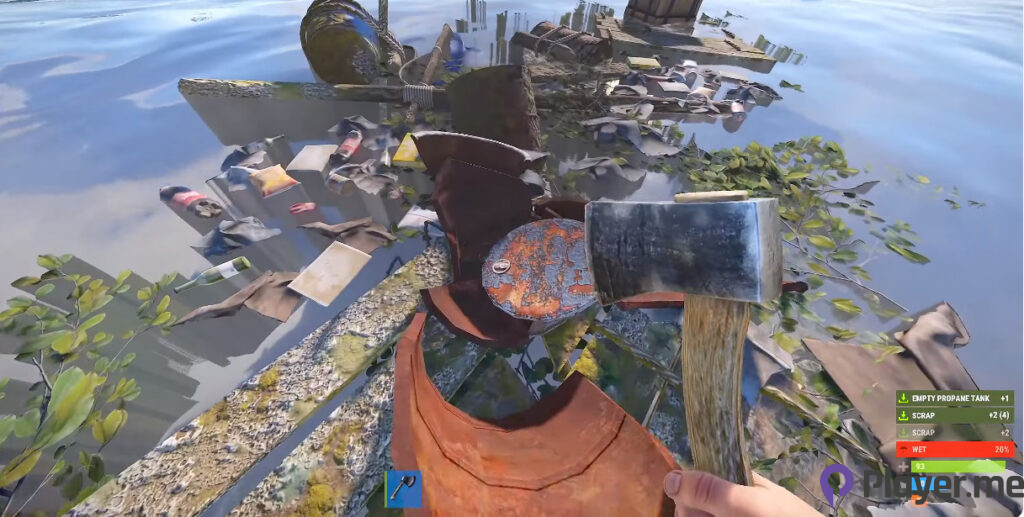This screenshot has width=1024, height=517.
Task: Click the Player.me watermark logo
Action: [838, 484]
